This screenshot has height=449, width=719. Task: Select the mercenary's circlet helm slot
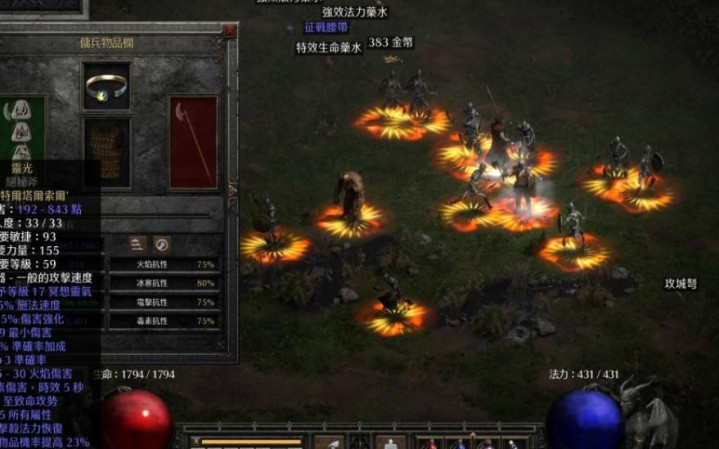tap(106, 87)
